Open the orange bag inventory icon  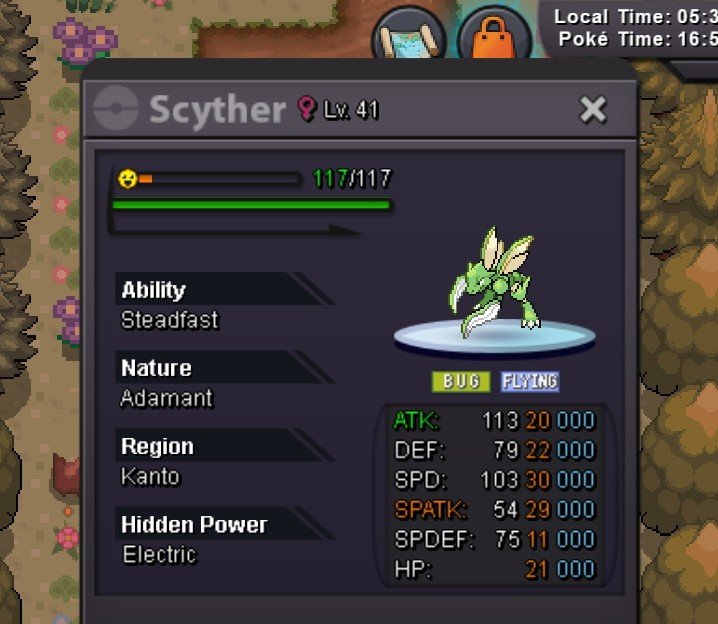coord(494,40)
